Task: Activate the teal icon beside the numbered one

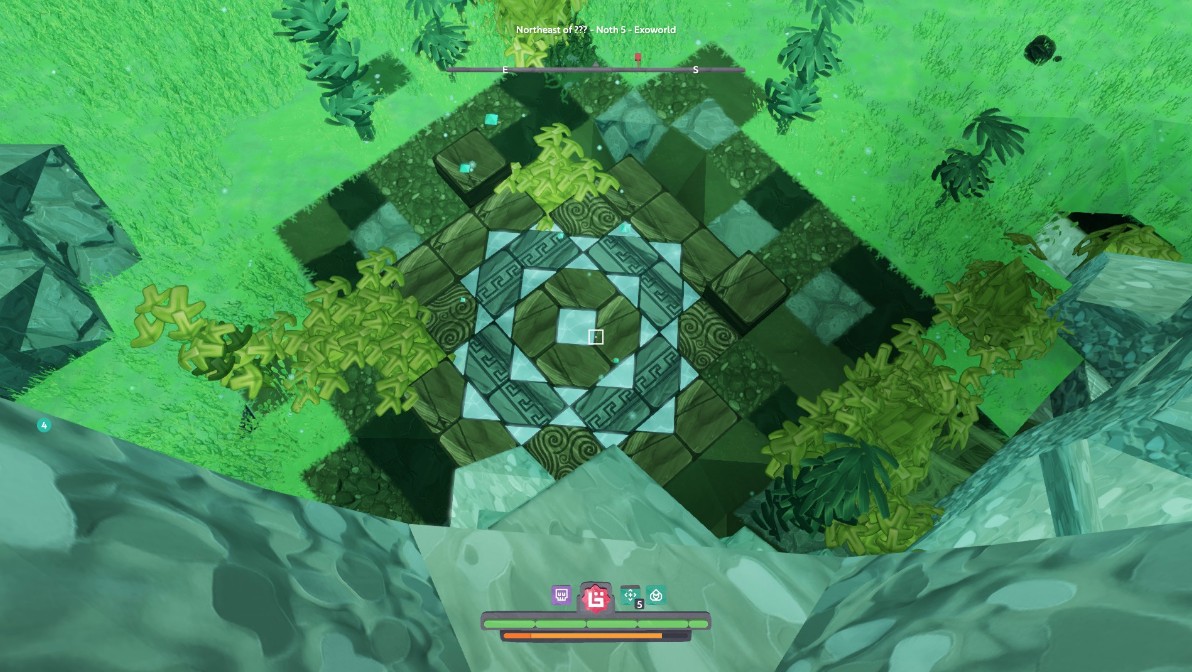Action: [x=656, y=596]
